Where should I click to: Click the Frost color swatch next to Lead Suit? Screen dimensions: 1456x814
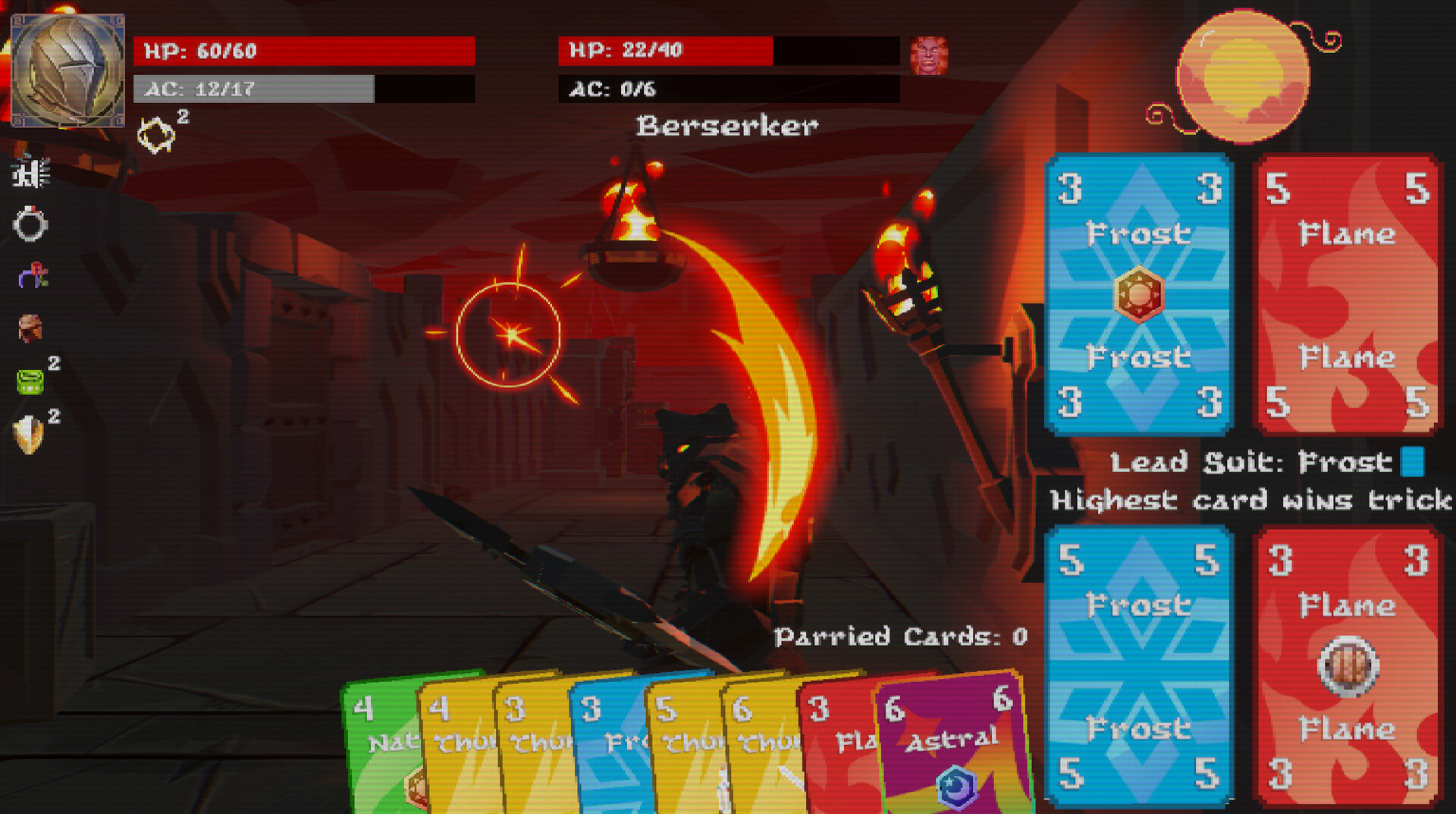pos(1412,462)
